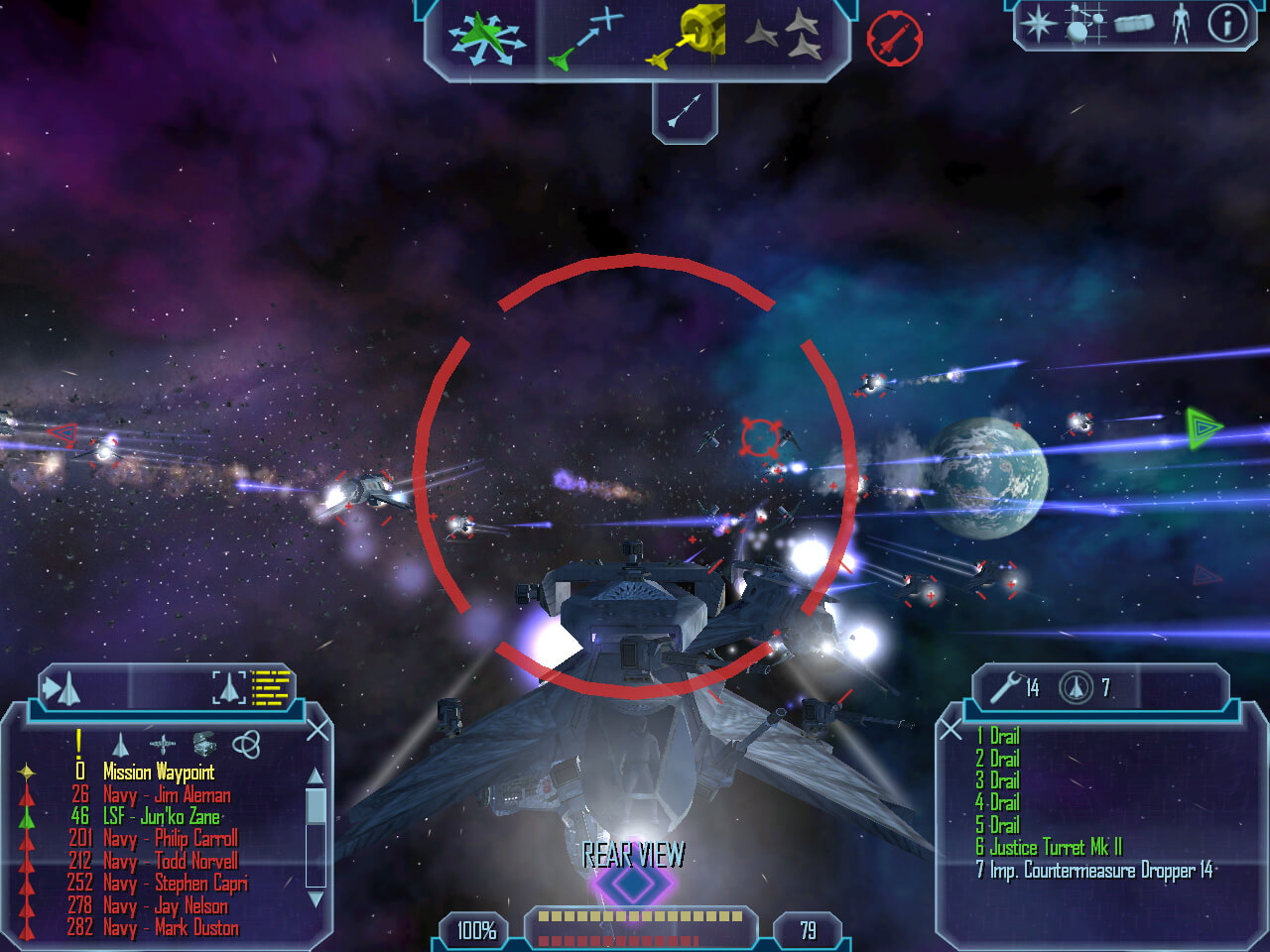This screenshot has width=1270, height=952.
Task: Select Mission Waypoint in the contact list
Action: point(159,773)
